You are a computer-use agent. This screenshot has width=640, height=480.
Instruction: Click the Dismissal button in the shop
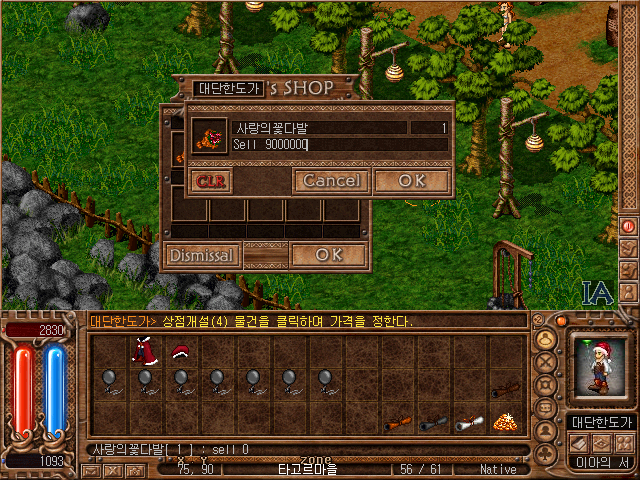coord(202,255)
